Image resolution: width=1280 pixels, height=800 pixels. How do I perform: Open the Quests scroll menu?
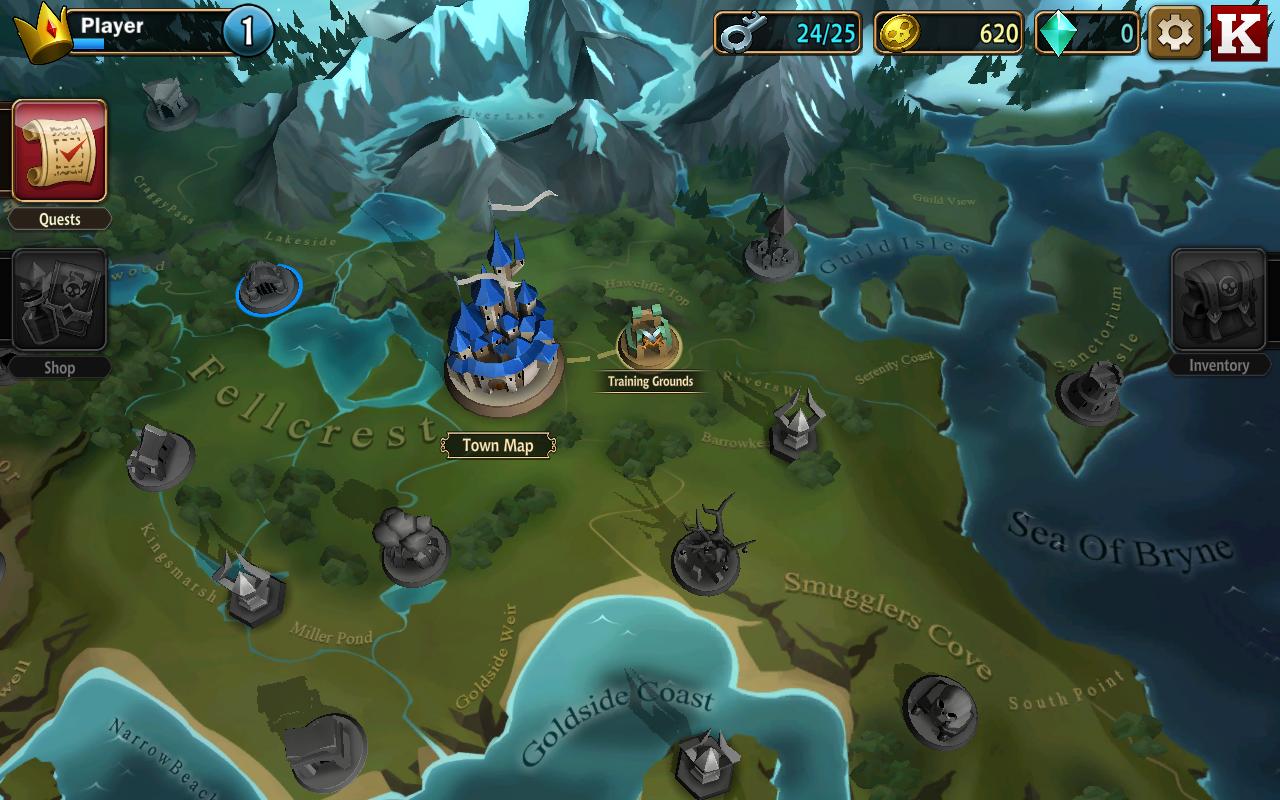(59, 151)
